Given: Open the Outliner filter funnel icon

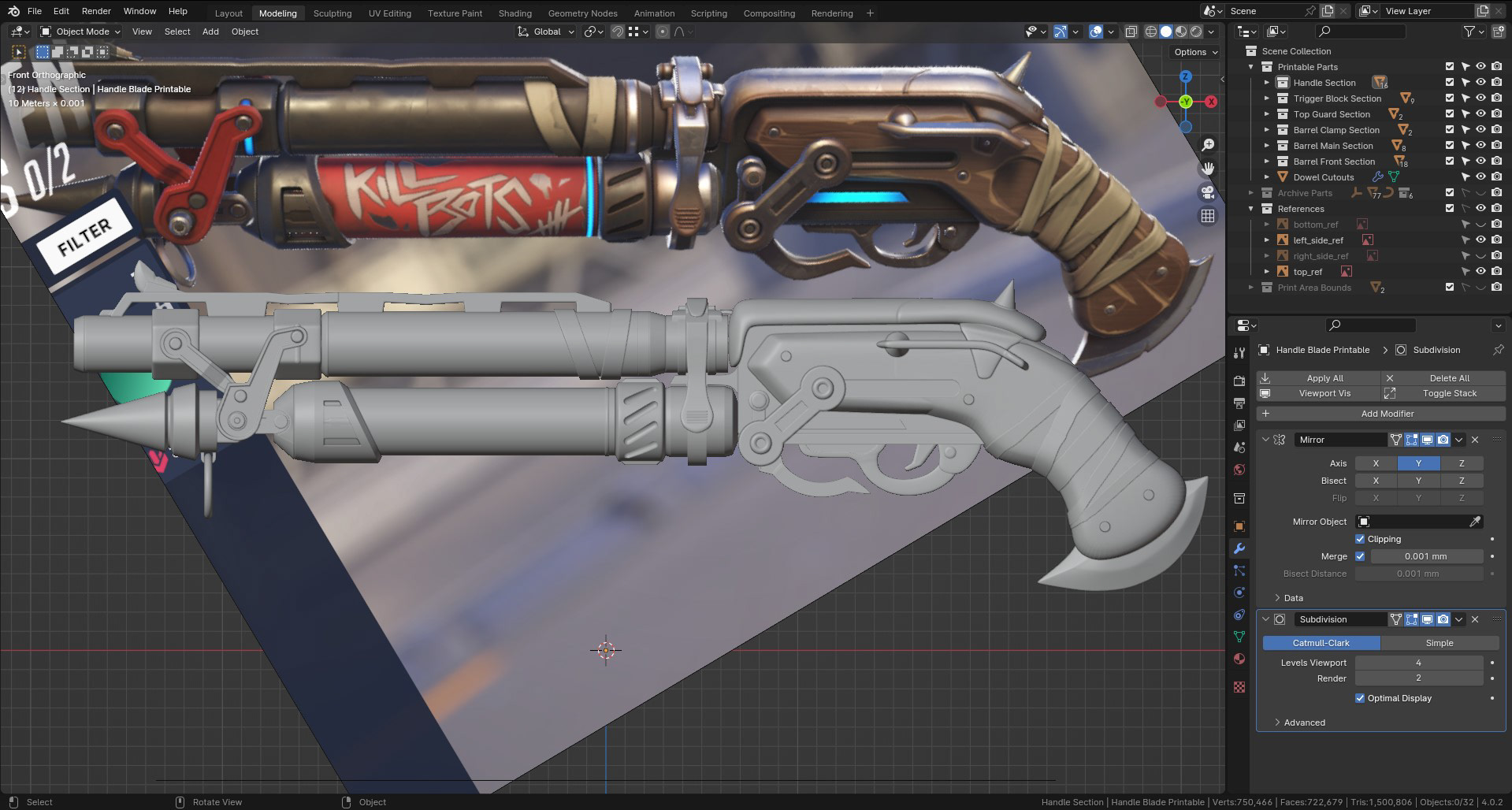Looking at the screenshot, I should pyautogui.click(x=1470, y=32).
